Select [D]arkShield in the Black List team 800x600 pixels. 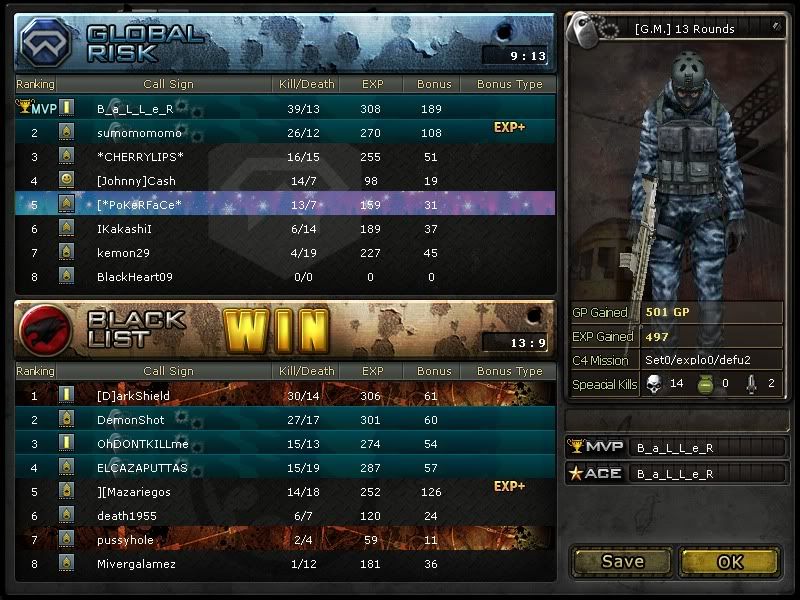284,396
